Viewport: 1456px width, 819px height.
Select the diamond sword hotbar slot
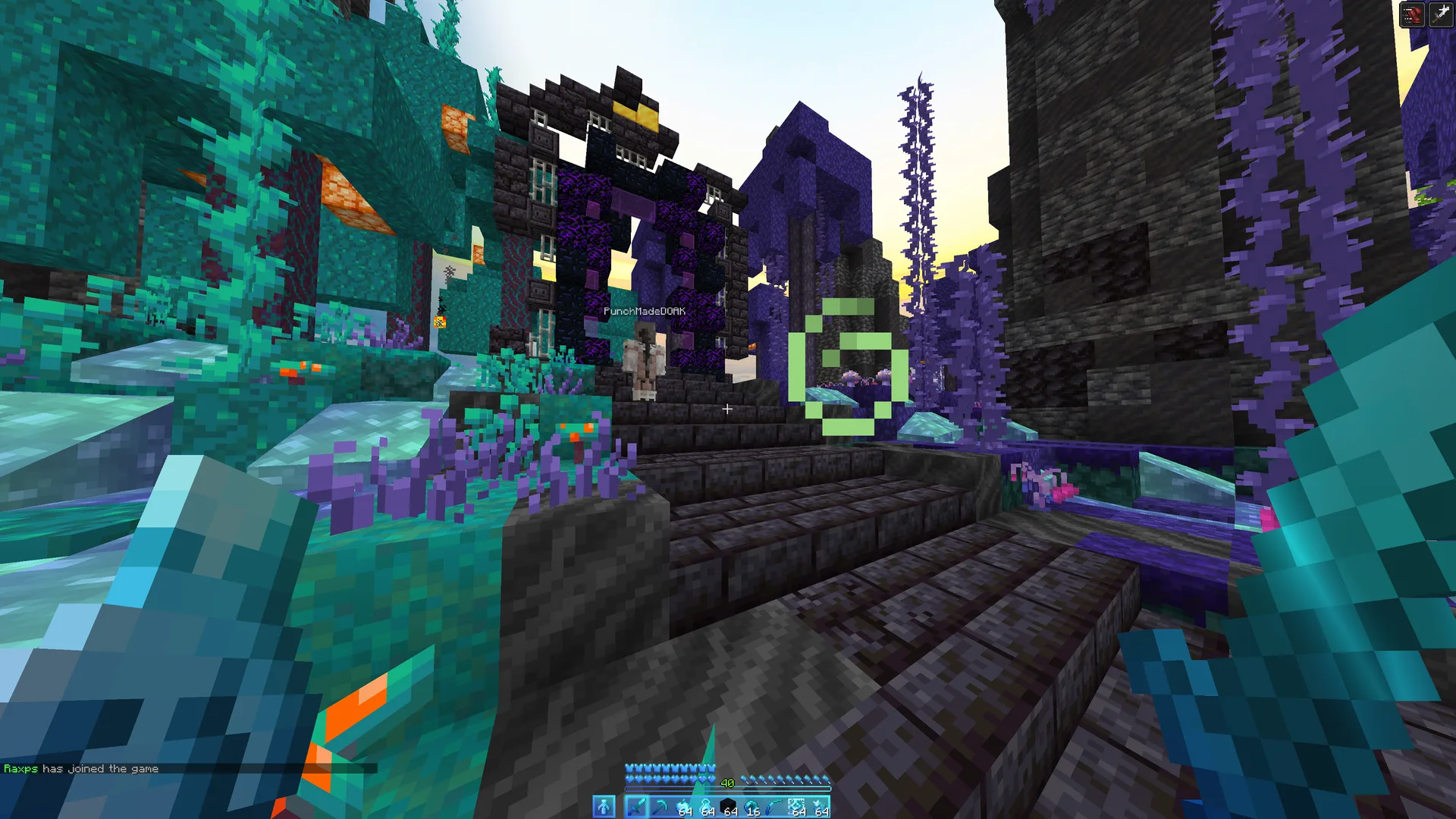click(635, 807)
